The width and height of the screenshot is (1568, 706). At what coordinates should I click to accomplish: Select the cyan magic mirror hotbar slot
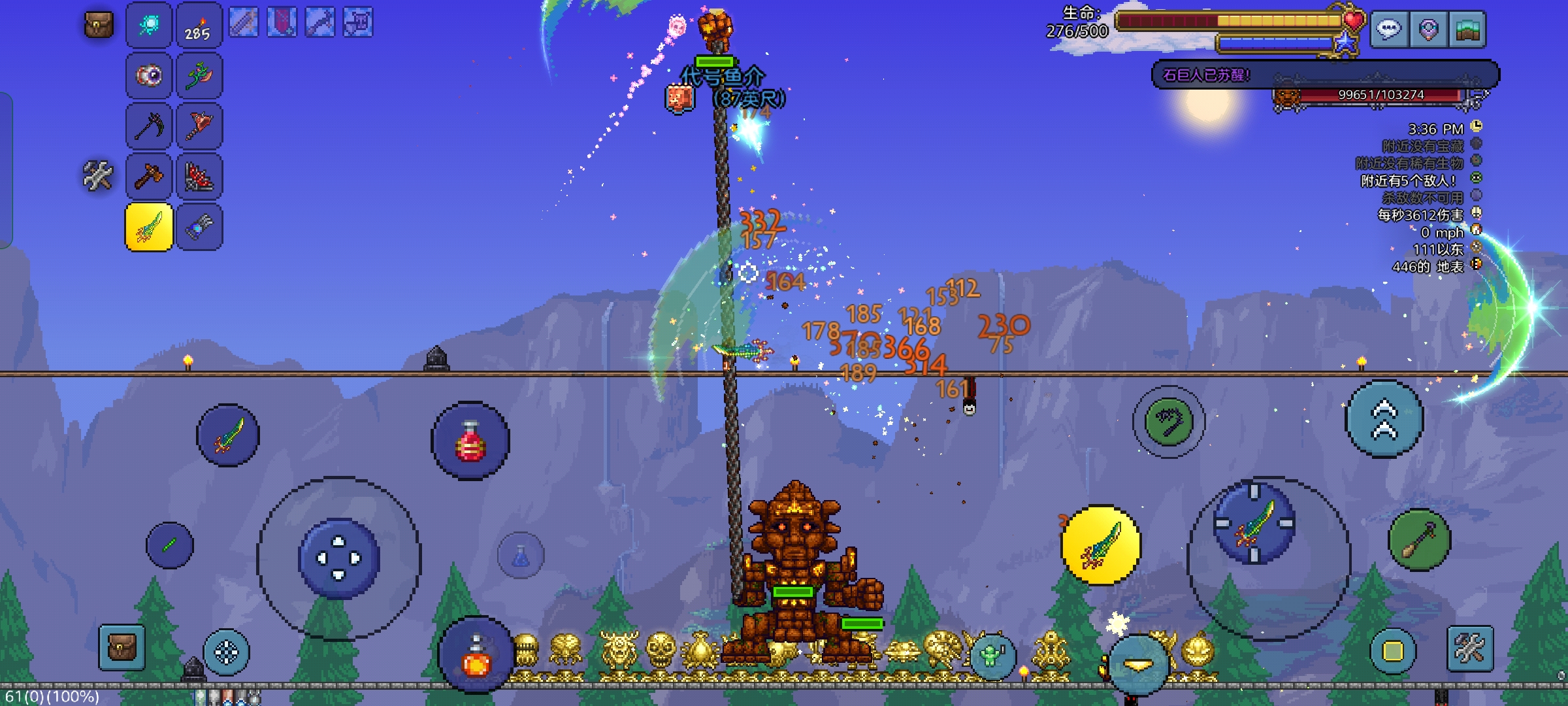click(149, 25)
